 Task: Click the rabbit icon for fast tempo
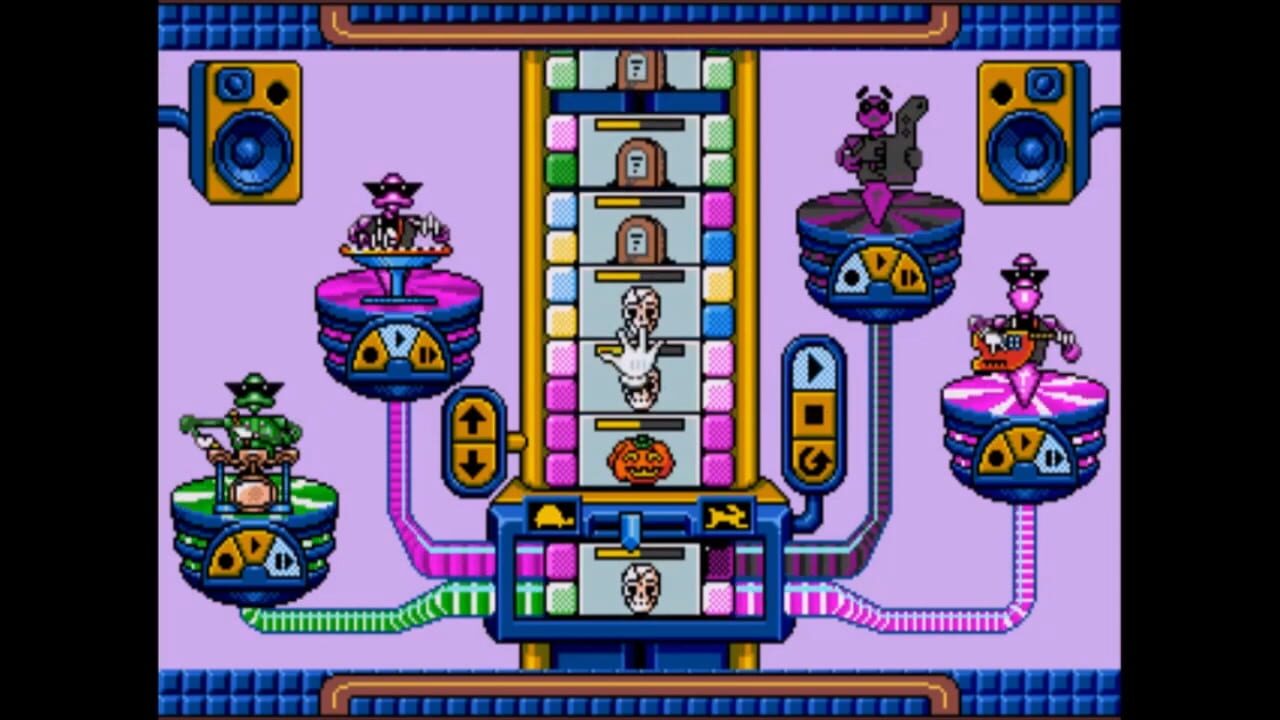click(x=728, y=514)
